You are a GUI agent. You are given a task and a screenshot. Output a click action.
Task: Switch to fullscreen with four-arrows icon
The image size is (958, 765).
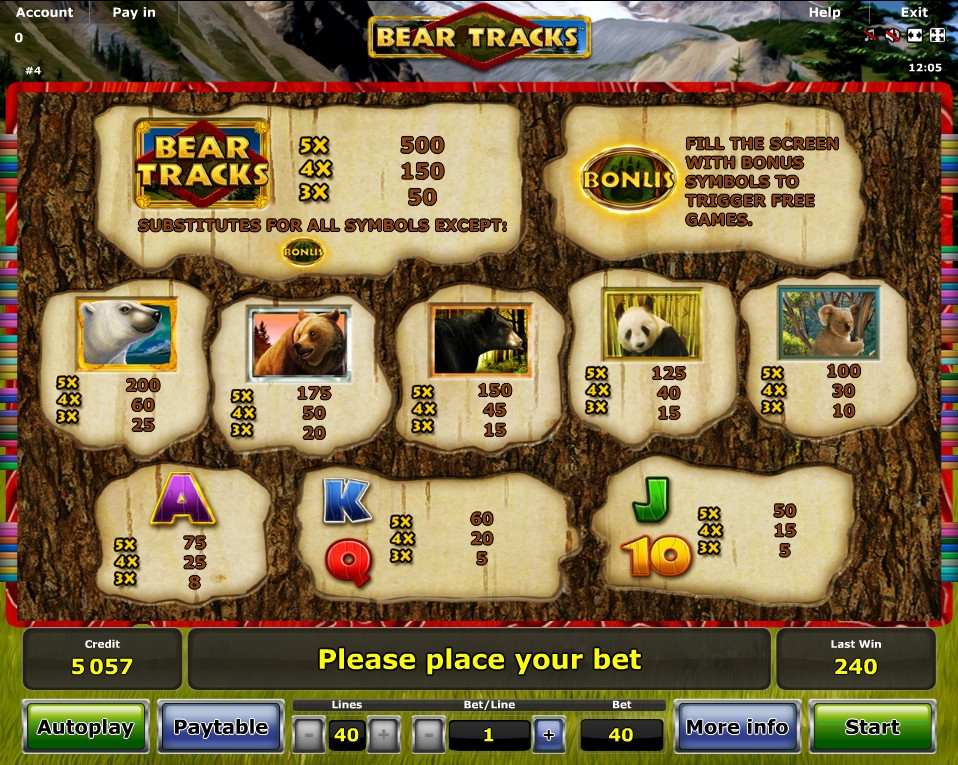937,35
